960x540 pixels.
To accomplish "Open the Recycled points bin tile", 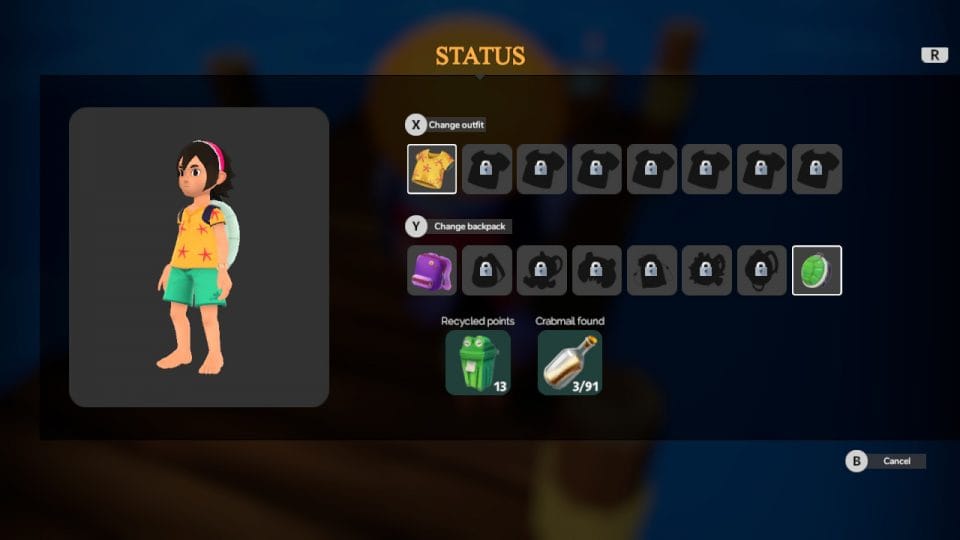I will (x=477, y=362).
